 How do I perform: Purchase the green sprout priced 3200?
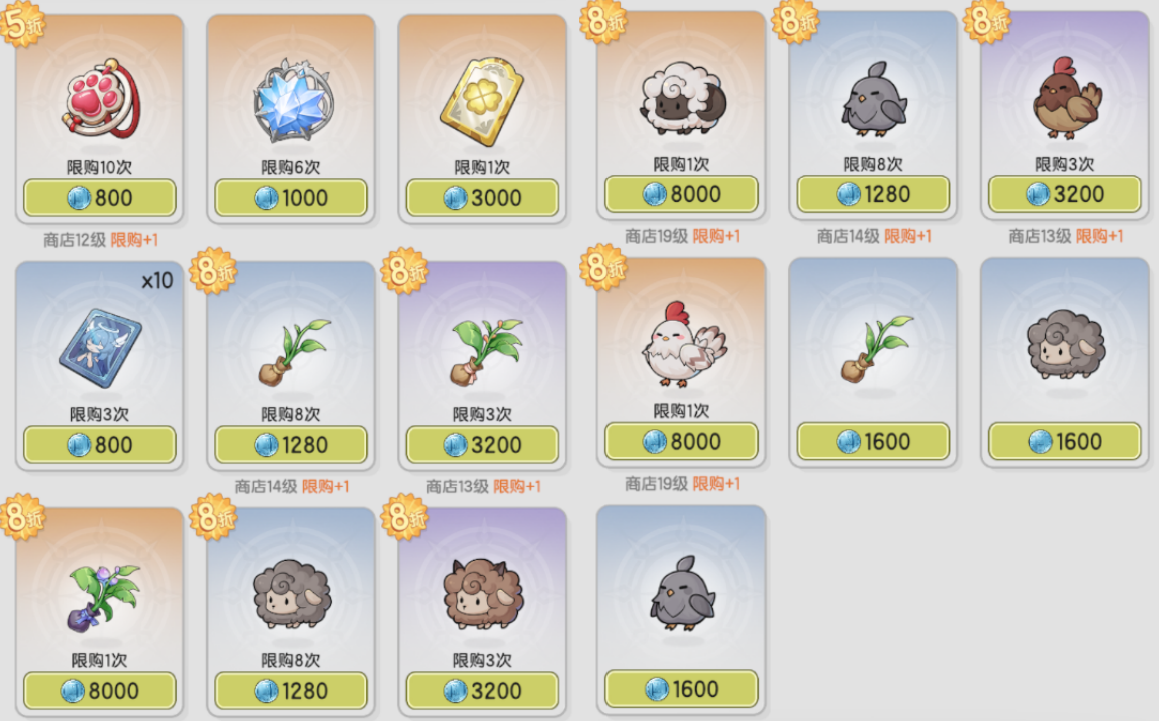pyautogui.click(x=482, y=444)
